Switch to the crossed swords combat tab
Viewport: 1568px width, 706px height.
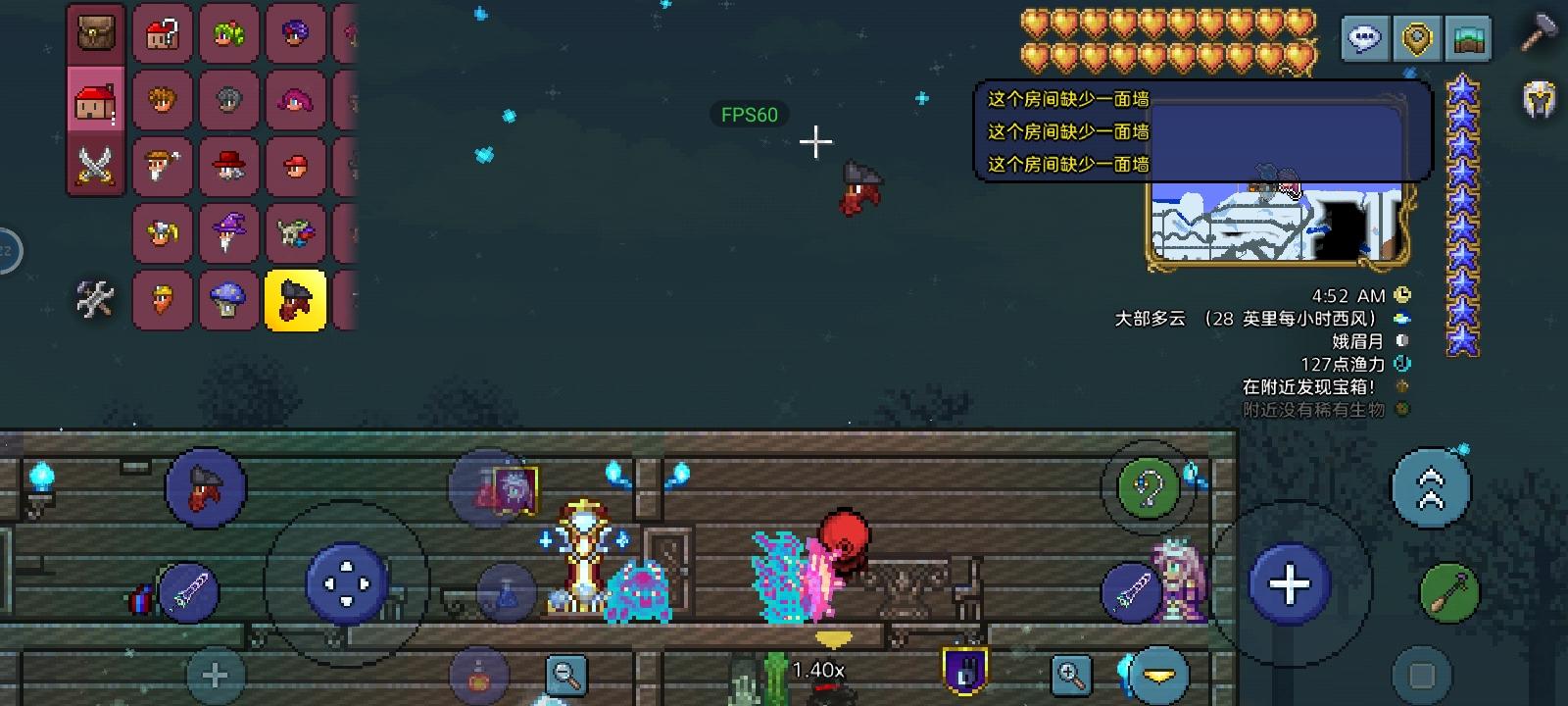tap(93, 168)
